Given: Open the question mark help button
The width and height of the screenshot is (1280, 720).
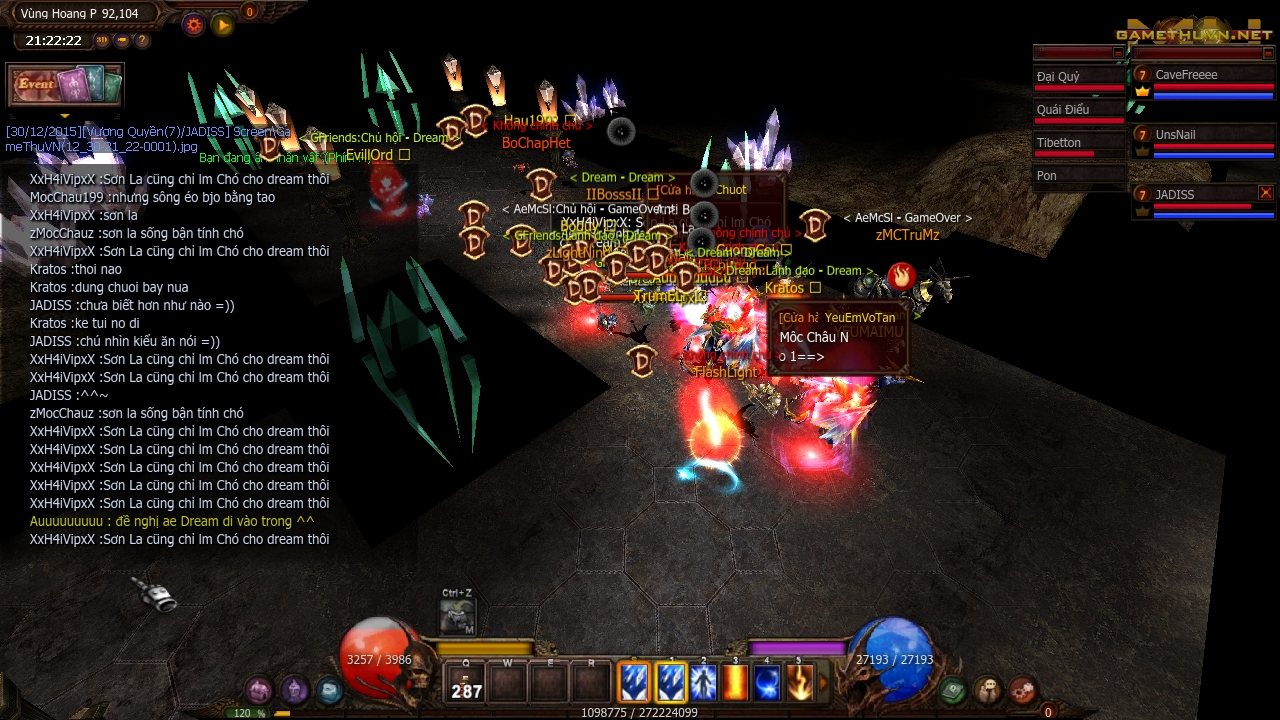Looking at the screenshot, I should (142, 41).
